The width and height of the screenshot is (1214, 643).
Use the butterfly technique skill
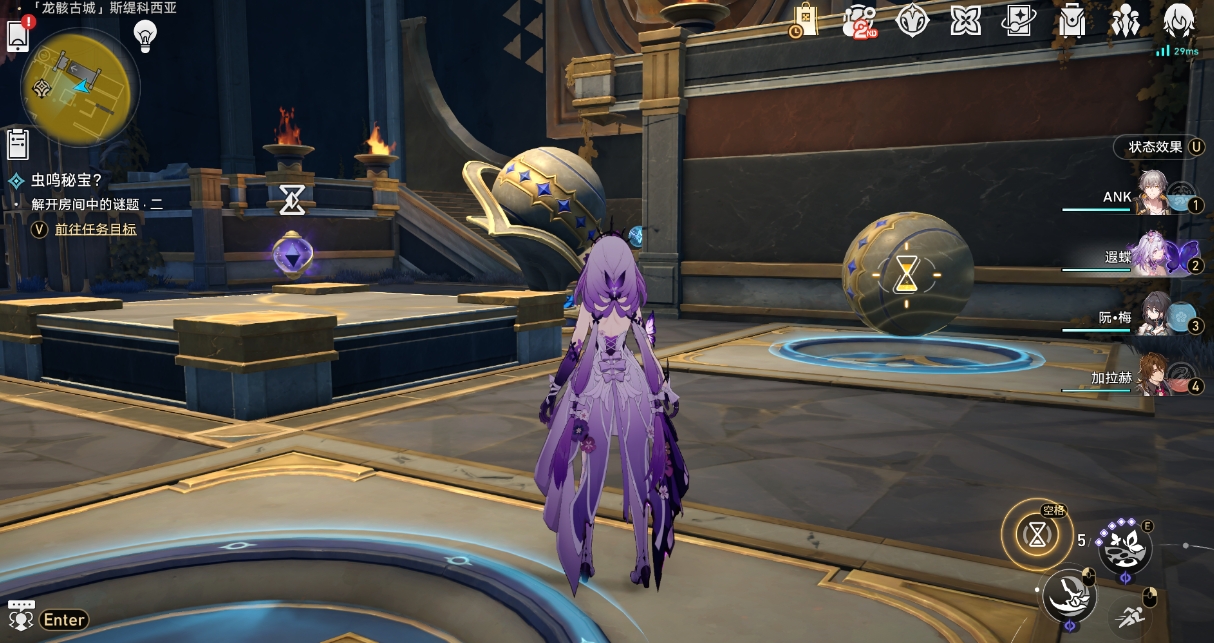(1124, 547)
